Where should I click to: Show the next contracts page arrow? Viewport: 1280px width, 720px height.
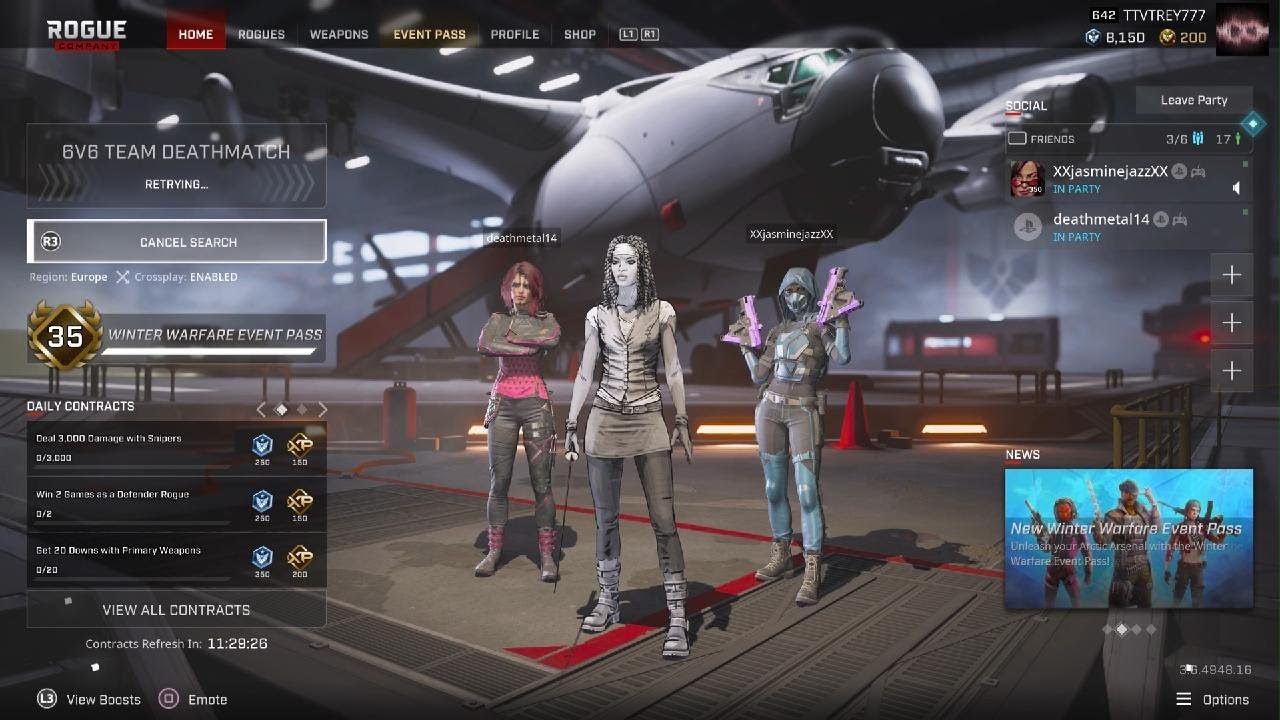(323, 409)
